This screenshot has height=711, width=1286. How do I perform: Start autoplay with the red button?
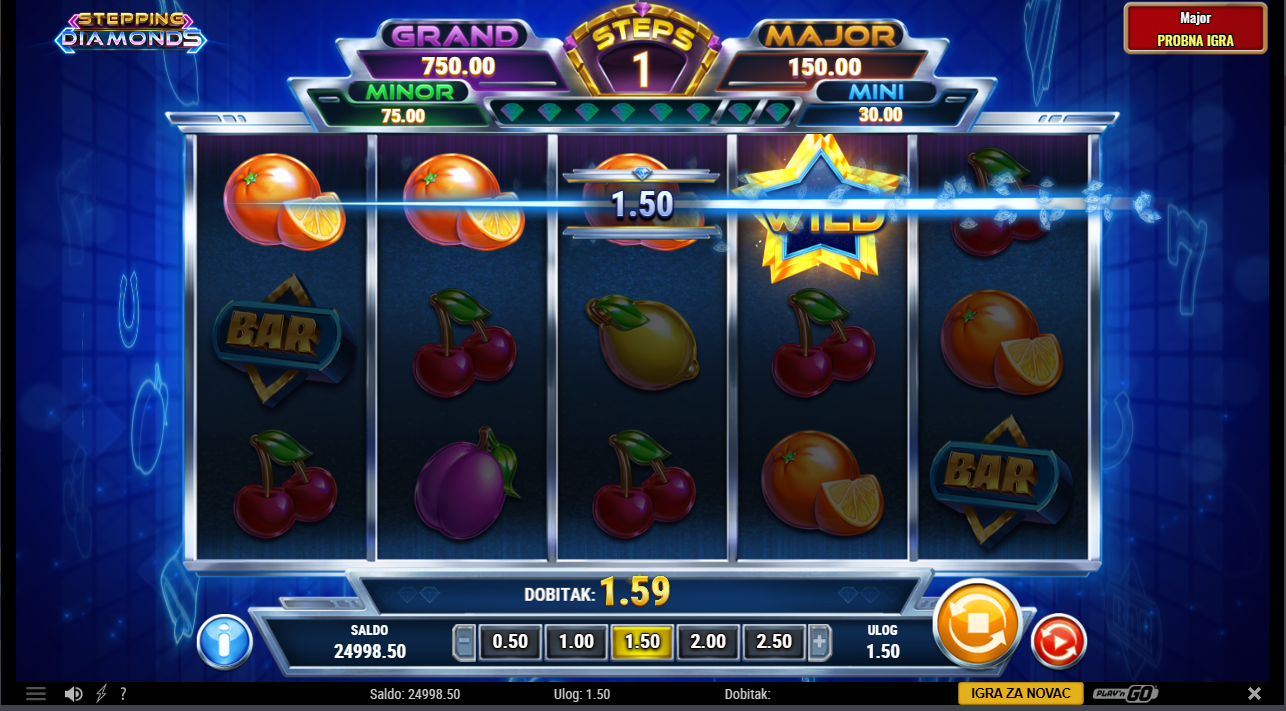coord(1058,641)
